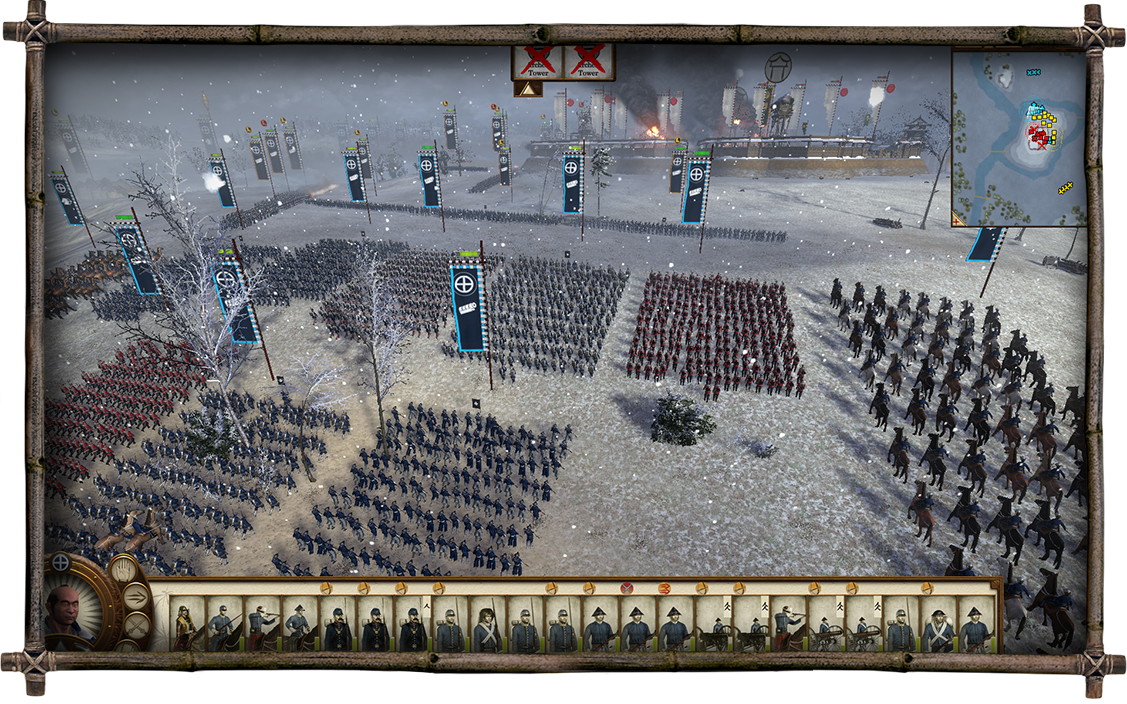
Task: Collapse the tower panel with the triangle arrow
Action: [x=528, y=89]
